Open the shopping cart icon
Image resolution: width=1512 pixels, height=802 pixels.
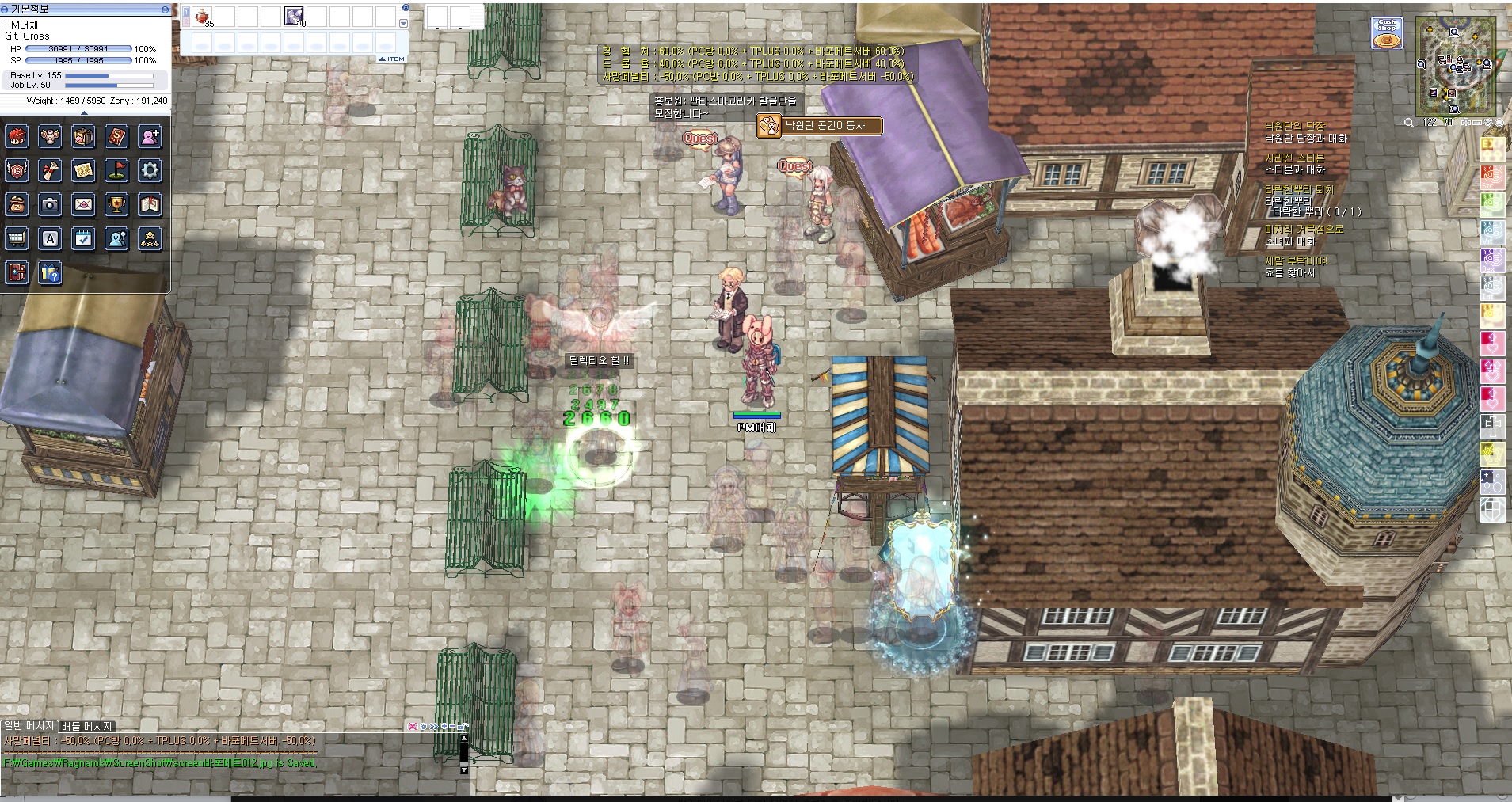[x=17, y=238]
